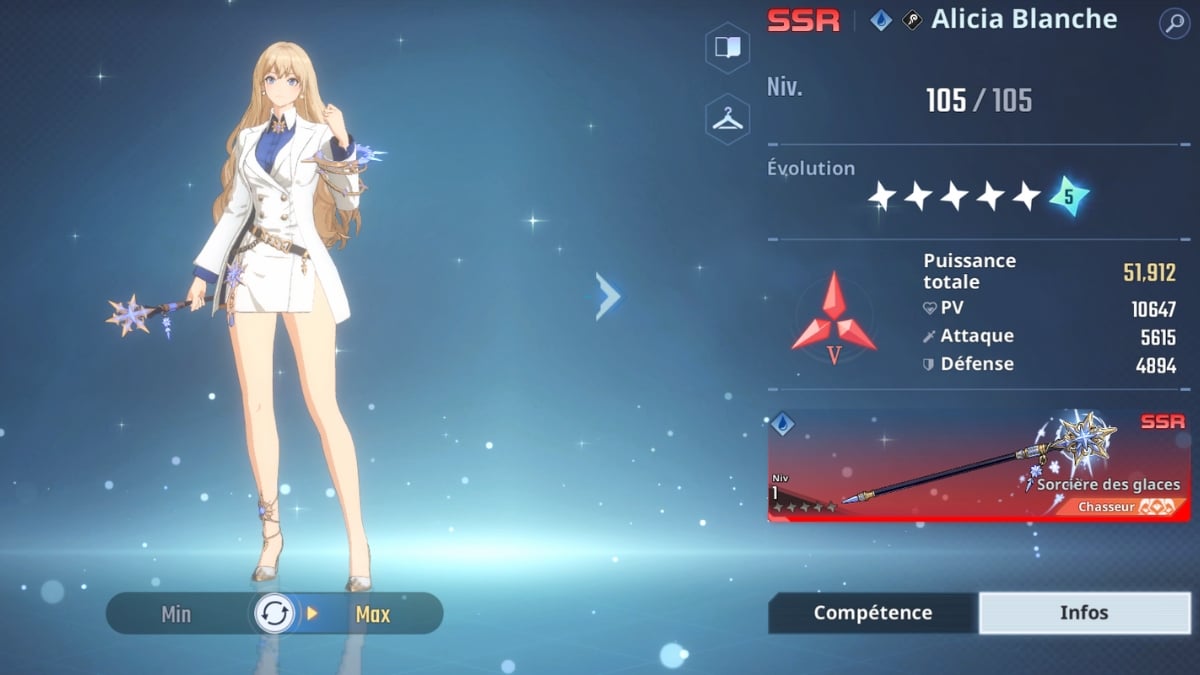
Task: Click the magnifying glass icon
Action: pos(1174,24)
